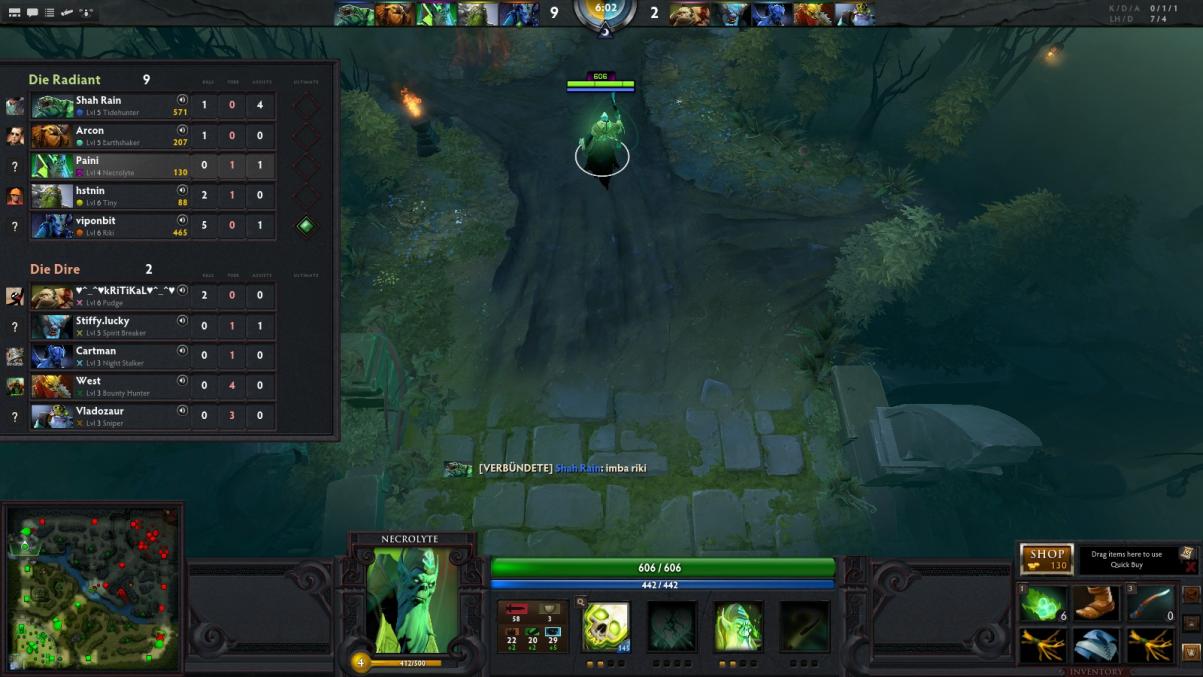Select the Boots of Speed slot

[x=1096, y=604]
